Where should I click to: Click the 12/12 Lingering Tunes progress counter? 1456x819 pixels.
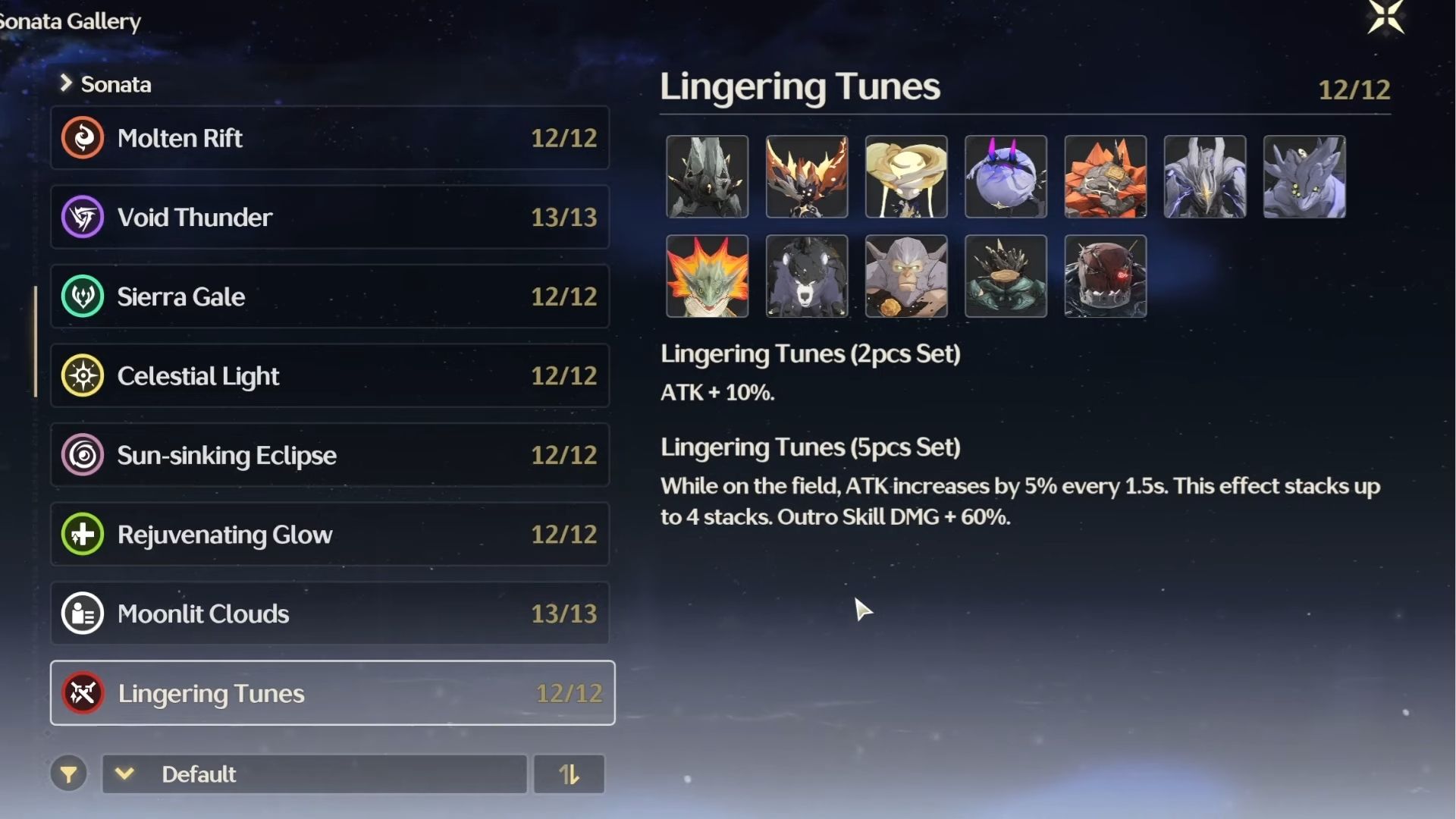(x=568, y=693)
